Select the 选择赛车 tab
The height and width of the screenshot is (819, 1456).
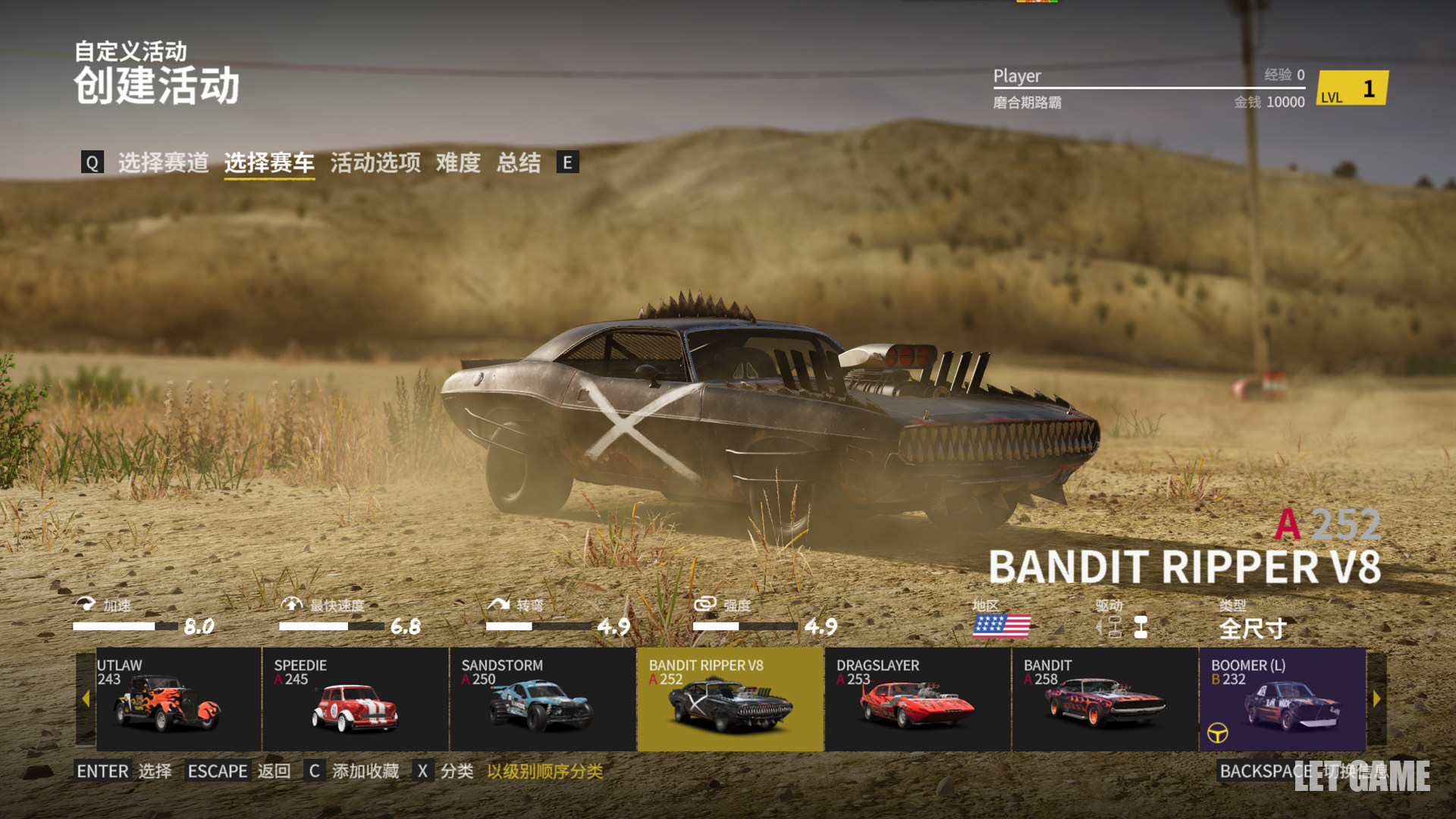(x=269, y=162)
